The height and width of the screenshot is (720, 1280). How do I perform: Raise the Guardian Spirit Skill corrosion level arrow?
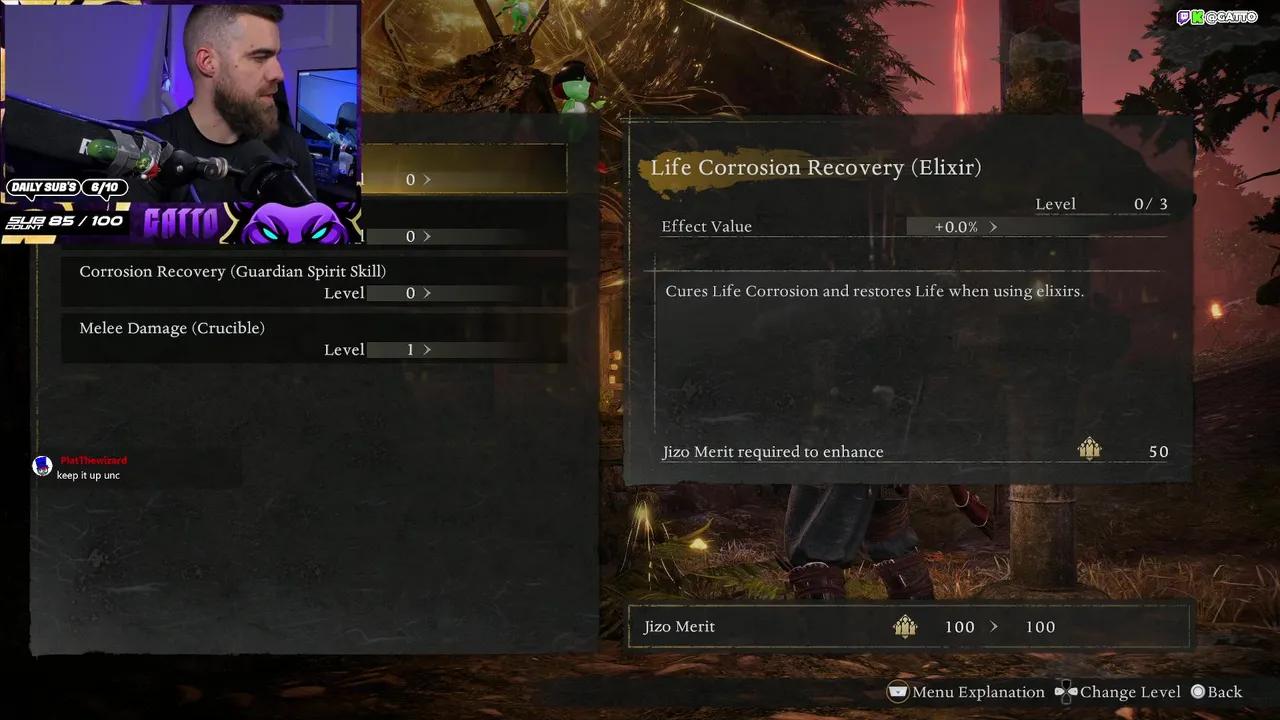coord(427,293)
